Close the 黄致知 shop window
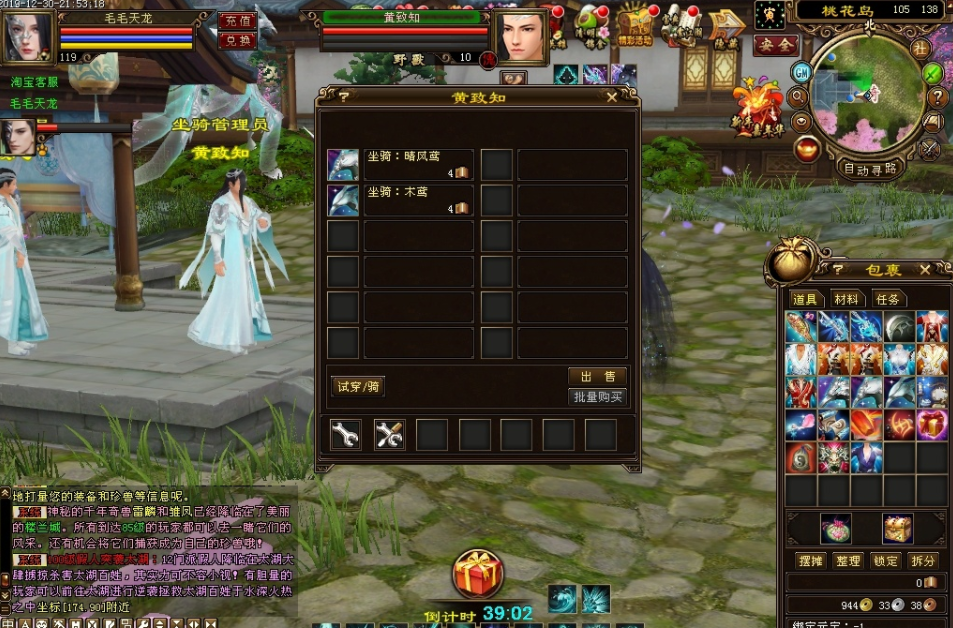Viewport: 953px width, 628px height. (x=612, y=97)
